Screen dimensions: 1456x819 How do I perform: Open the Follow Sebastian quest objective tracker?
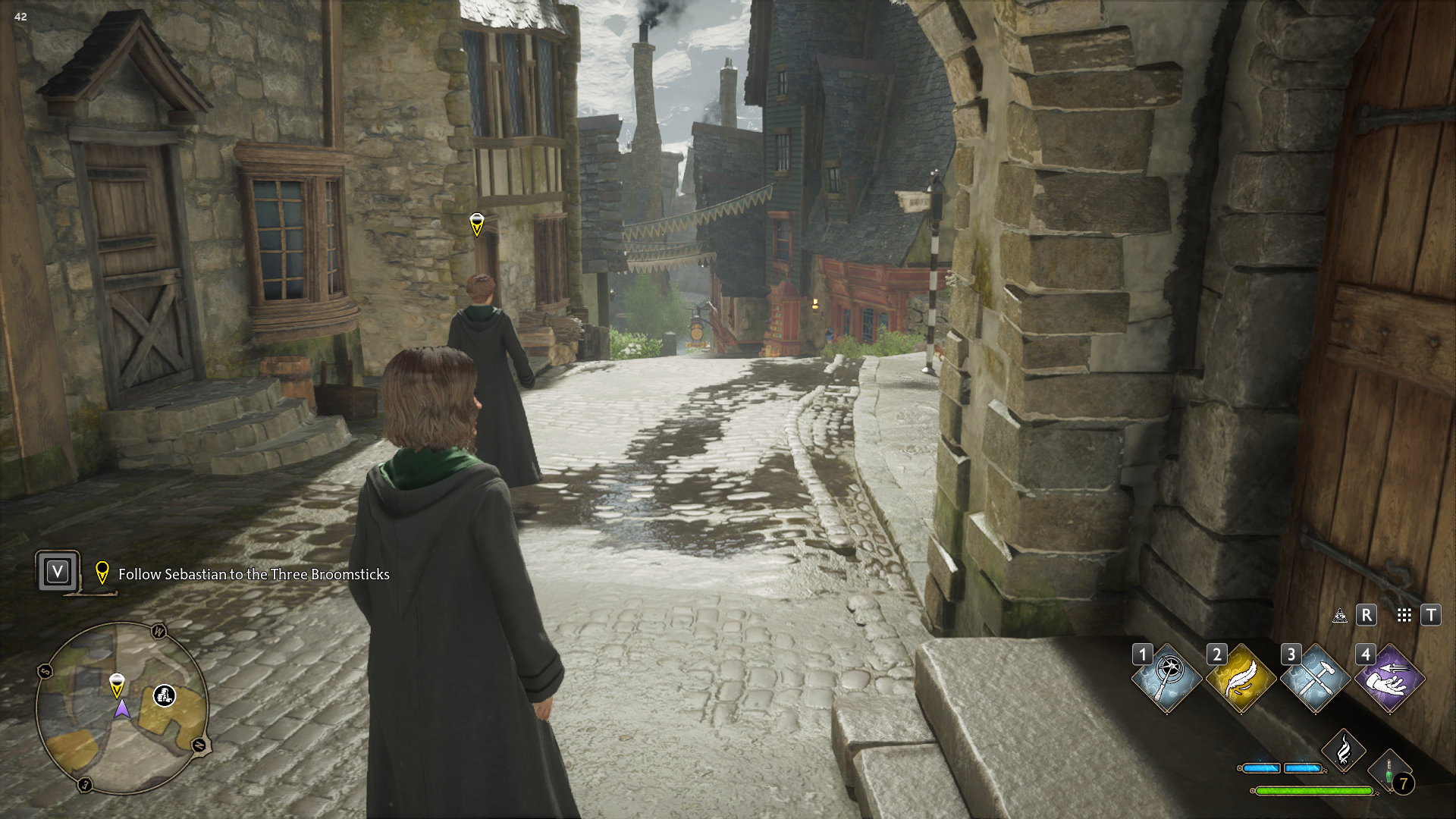253,574
